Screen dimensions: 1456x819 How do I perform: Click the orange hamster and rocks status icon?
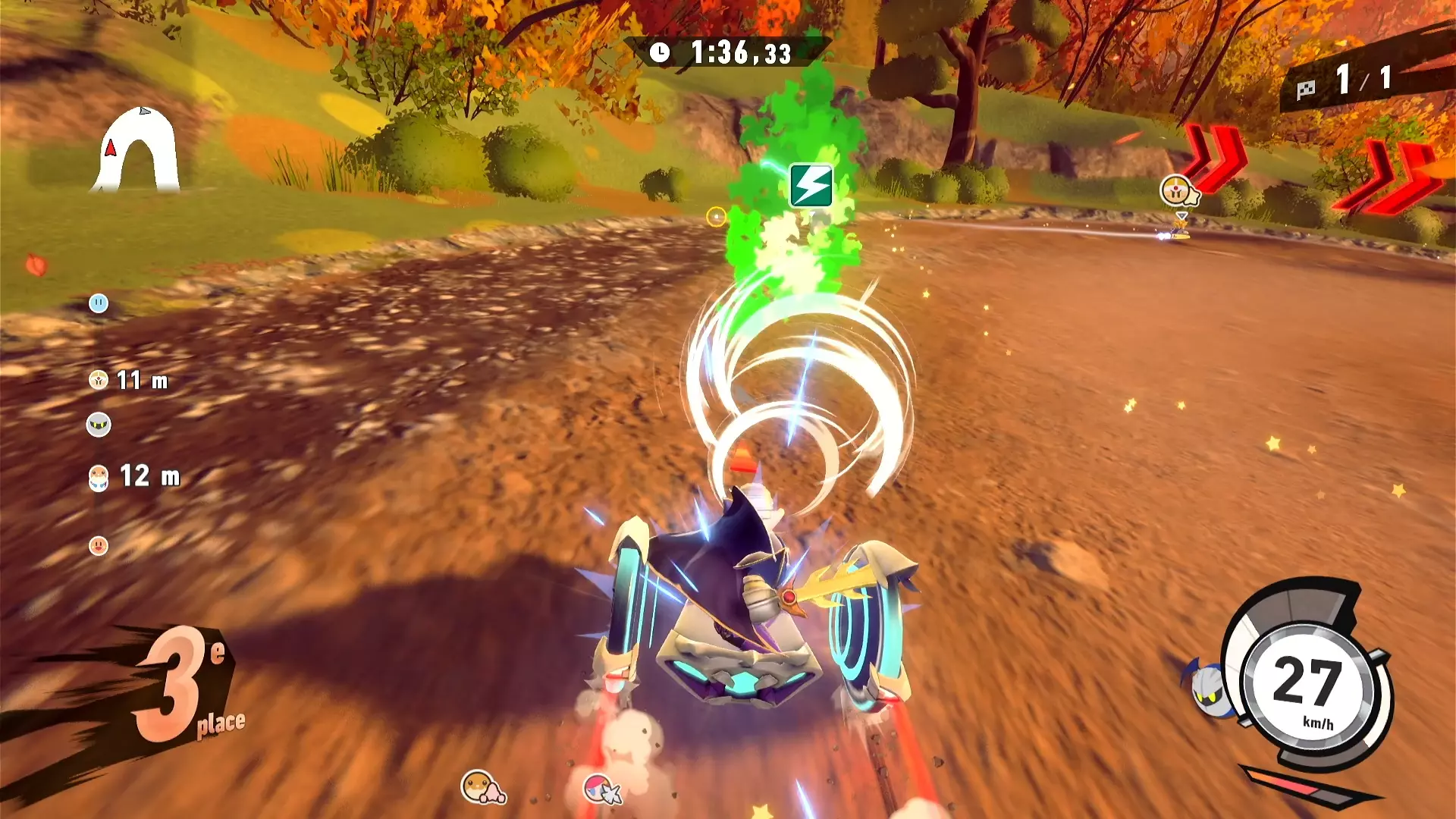click(482, 787)
